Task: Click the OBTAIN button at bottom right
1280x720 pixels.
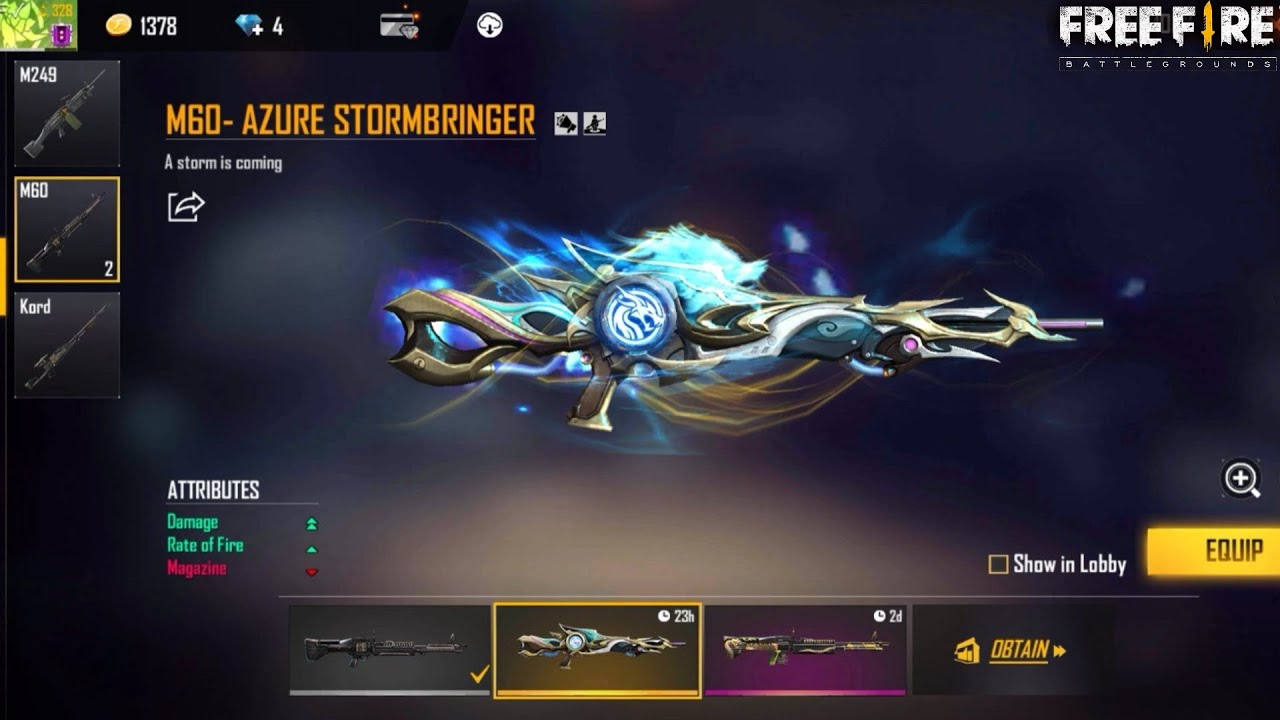Action: [1022, 651]
